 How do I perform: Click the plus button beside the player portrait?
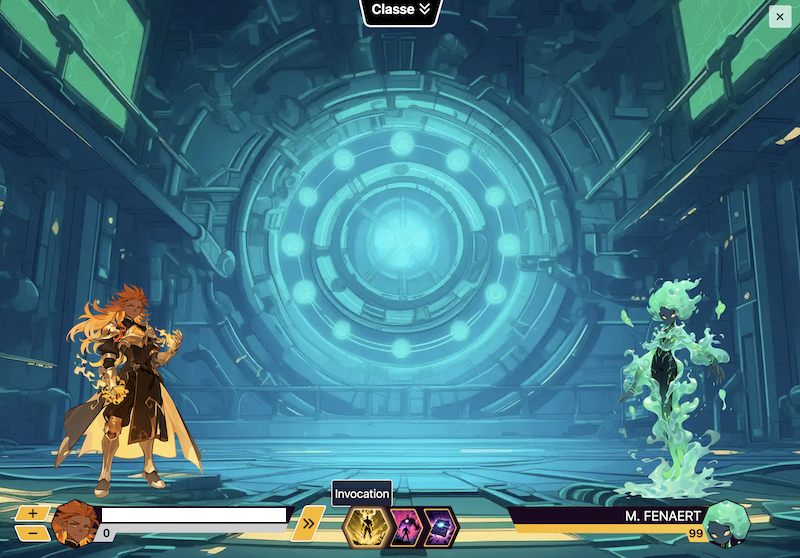click(33, 513)
